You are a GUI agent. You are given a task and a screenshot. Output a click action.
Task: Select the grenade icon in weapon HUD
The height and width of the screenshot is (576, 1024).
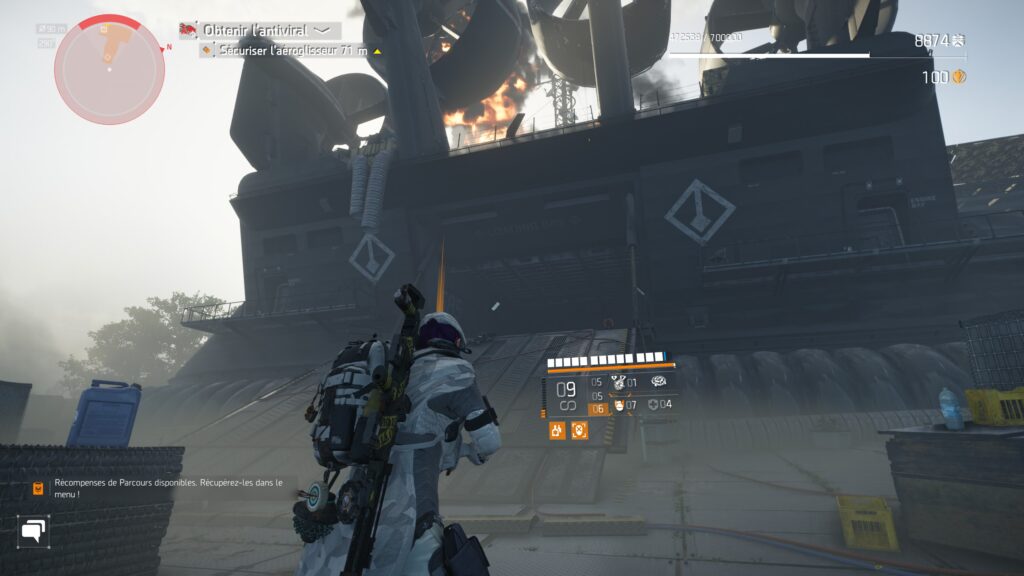[617, 382]
